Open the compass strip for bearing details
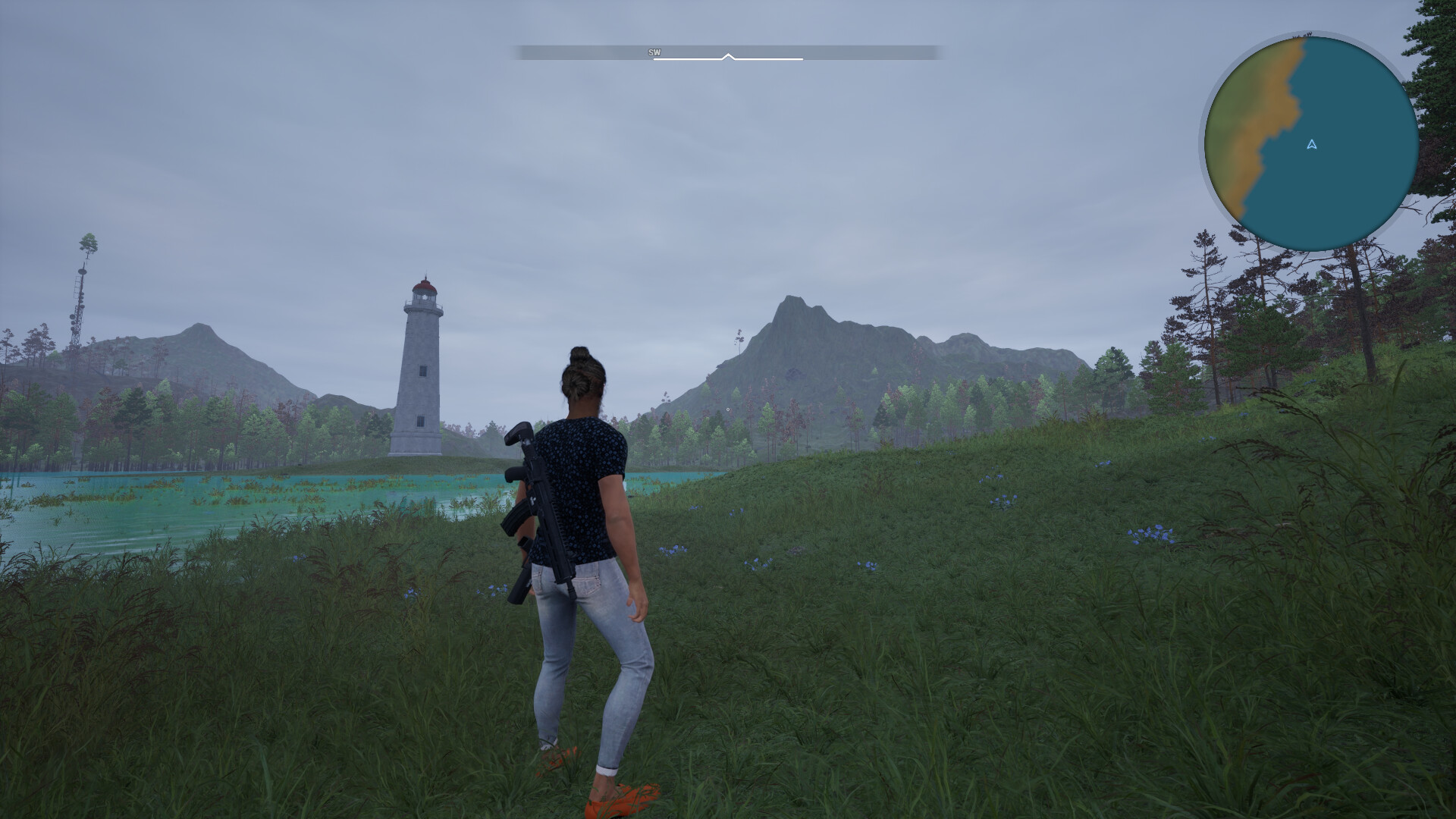 coord(728,53)
